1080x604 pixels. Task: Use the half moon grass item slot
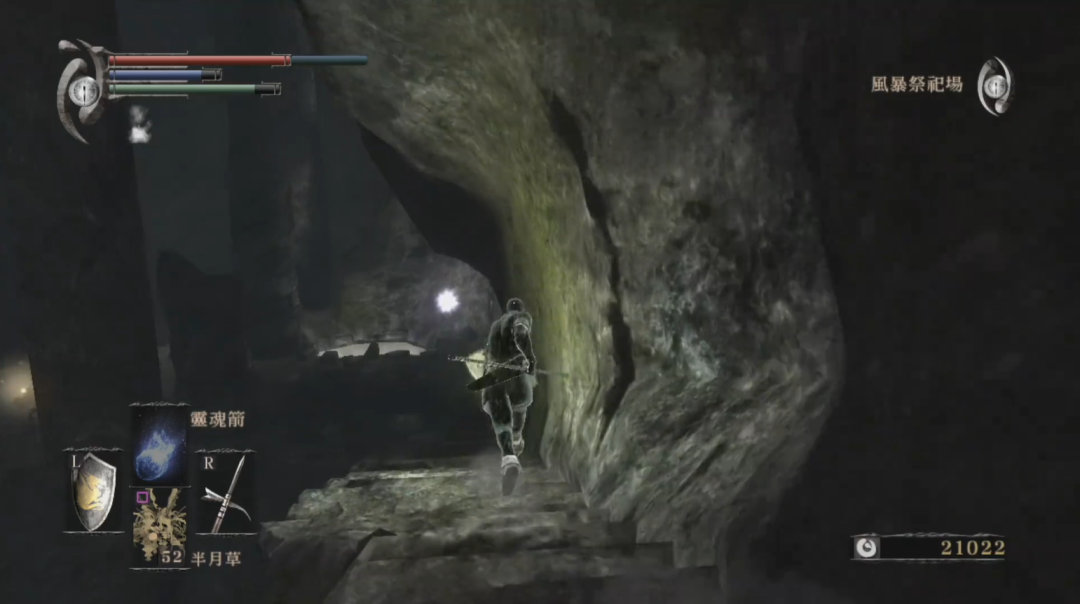[x=159, y=525]
